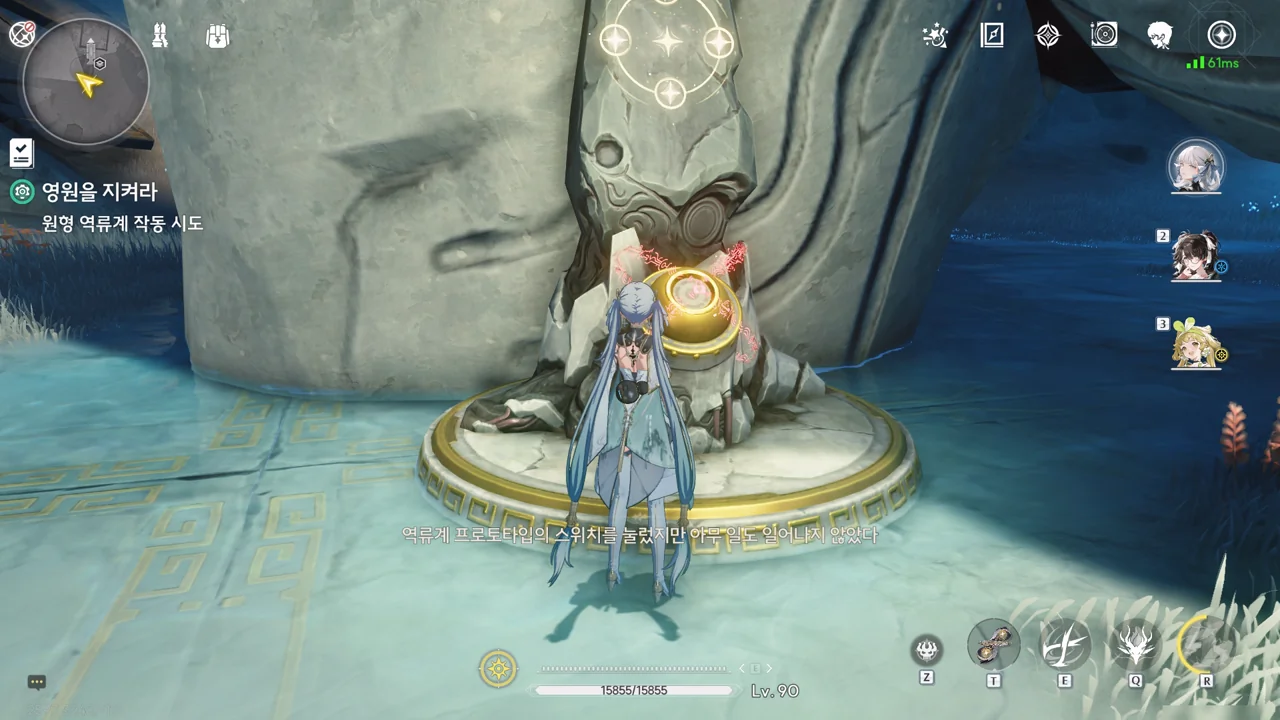The height and width of the screenshot is (720, 1280).
Task: Open the events party popper icon
Action: 935,36
